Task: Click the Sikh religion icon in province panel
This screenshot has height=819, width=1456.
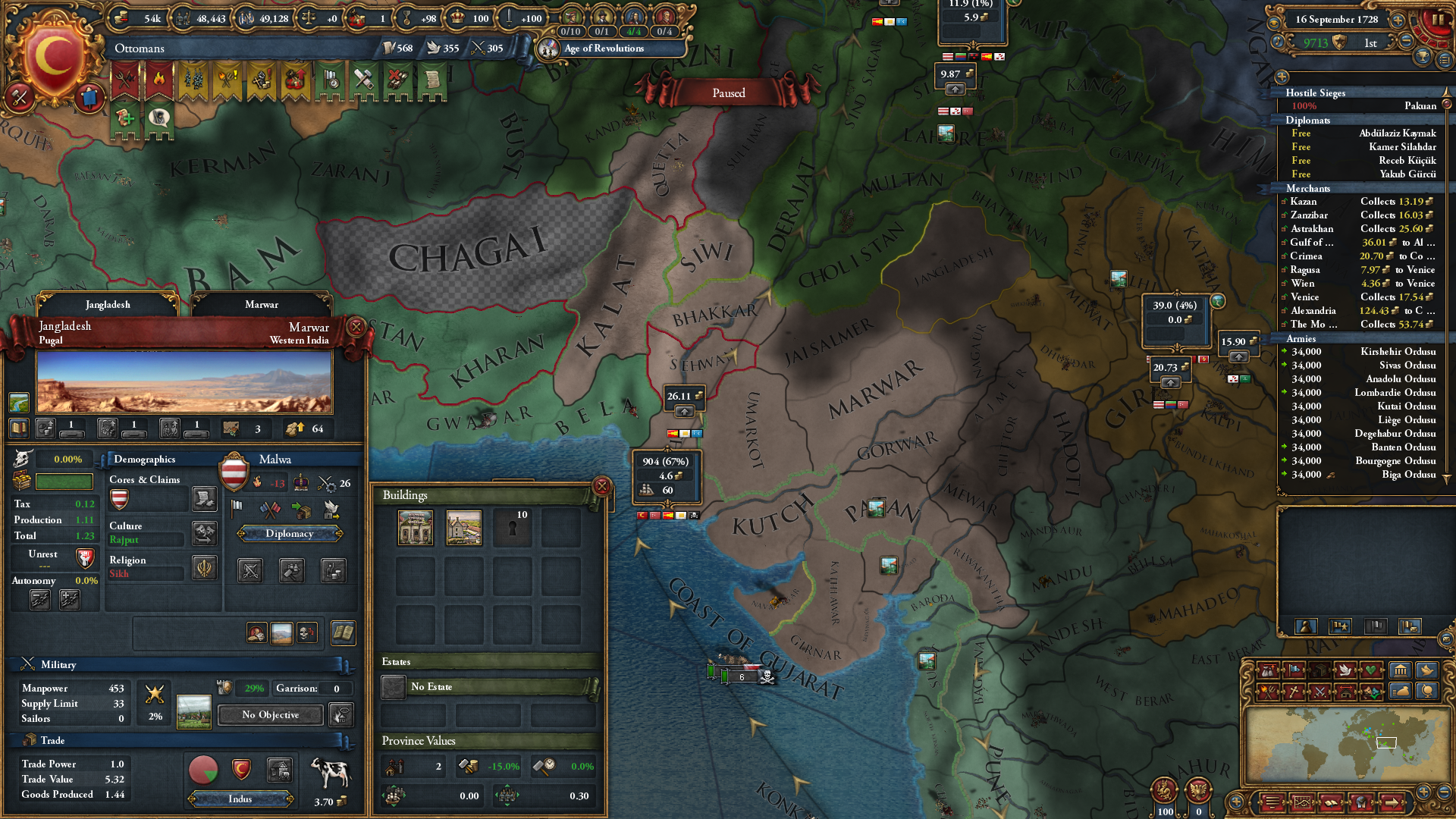Action: [x=206, y=568]
